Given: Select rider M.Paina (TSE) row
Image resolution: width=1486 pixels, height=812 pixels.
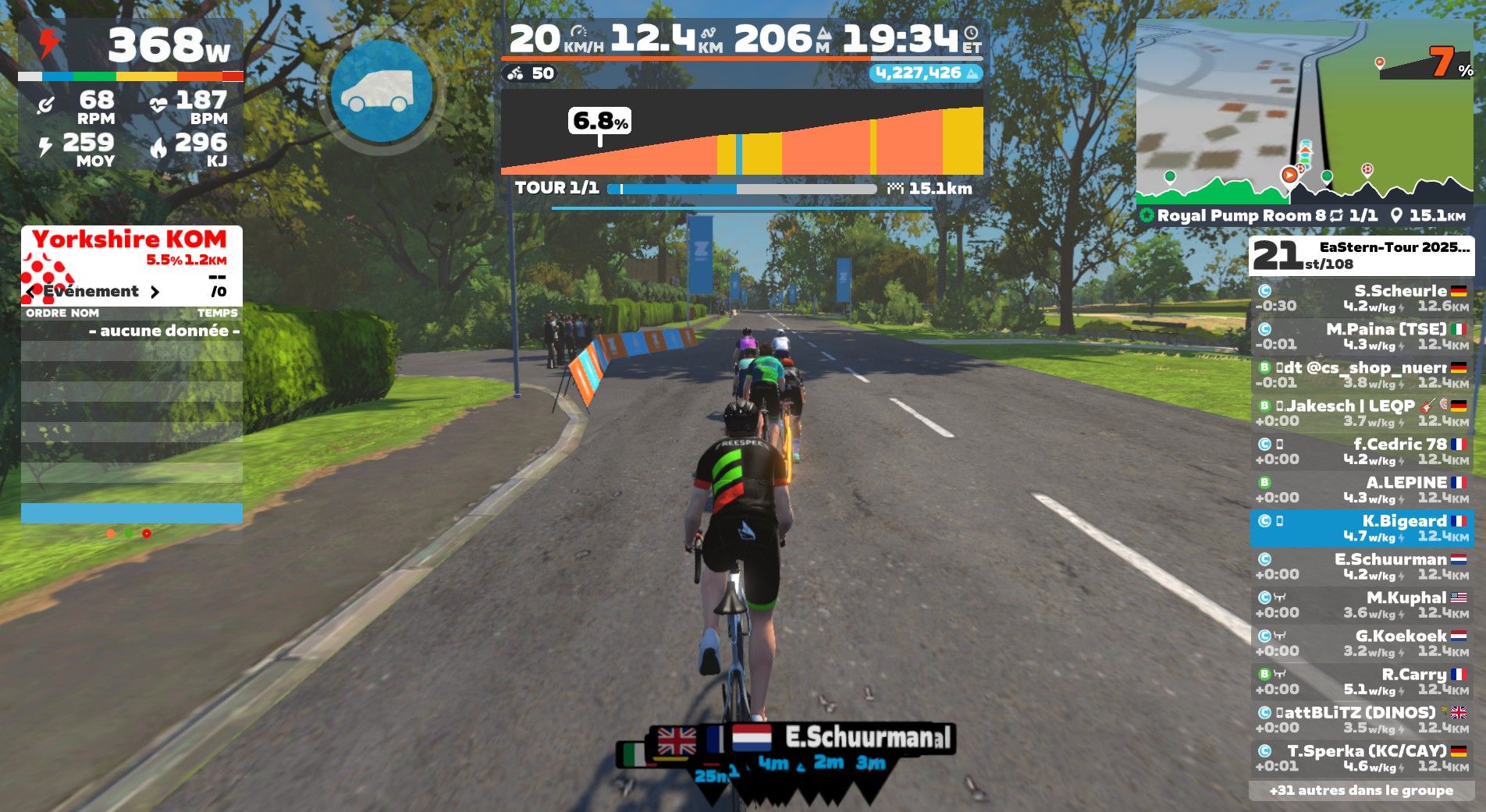Looking at the screenshot, I should click(1361, 336).
